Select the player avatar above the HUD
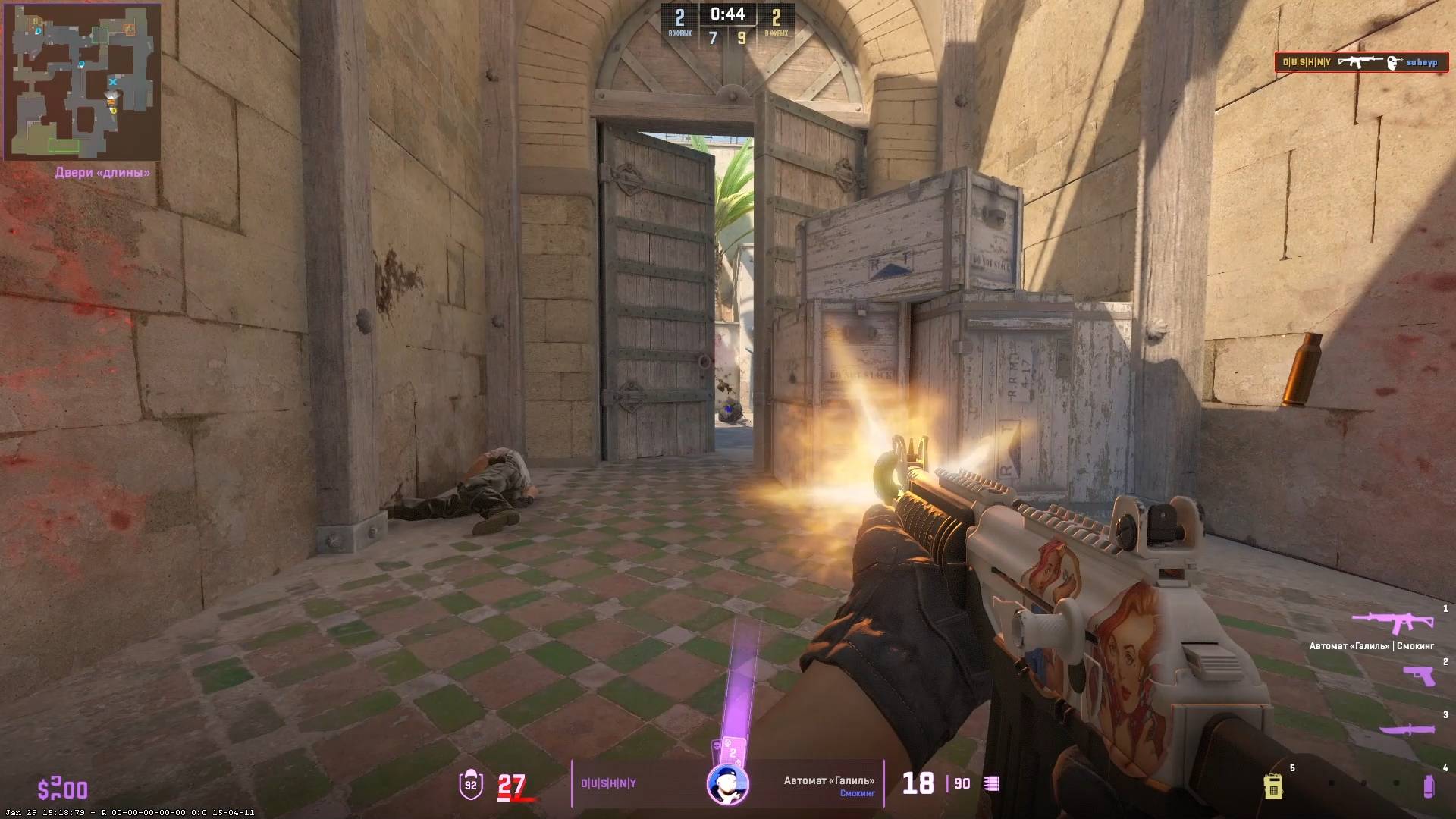The width and height of the screenshot is (1456, 819). point(727,784)
